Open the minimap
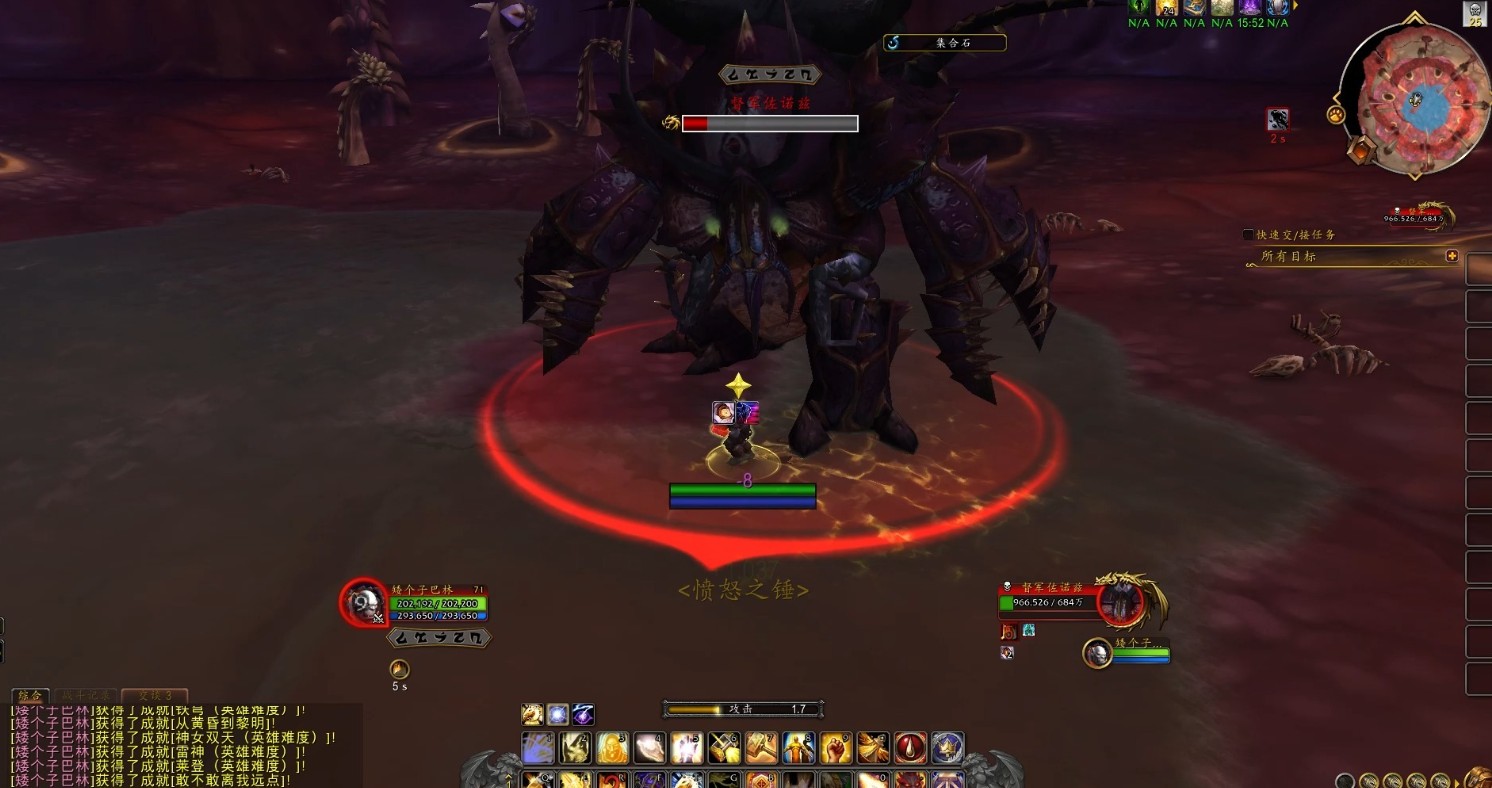 point(1414,101)
